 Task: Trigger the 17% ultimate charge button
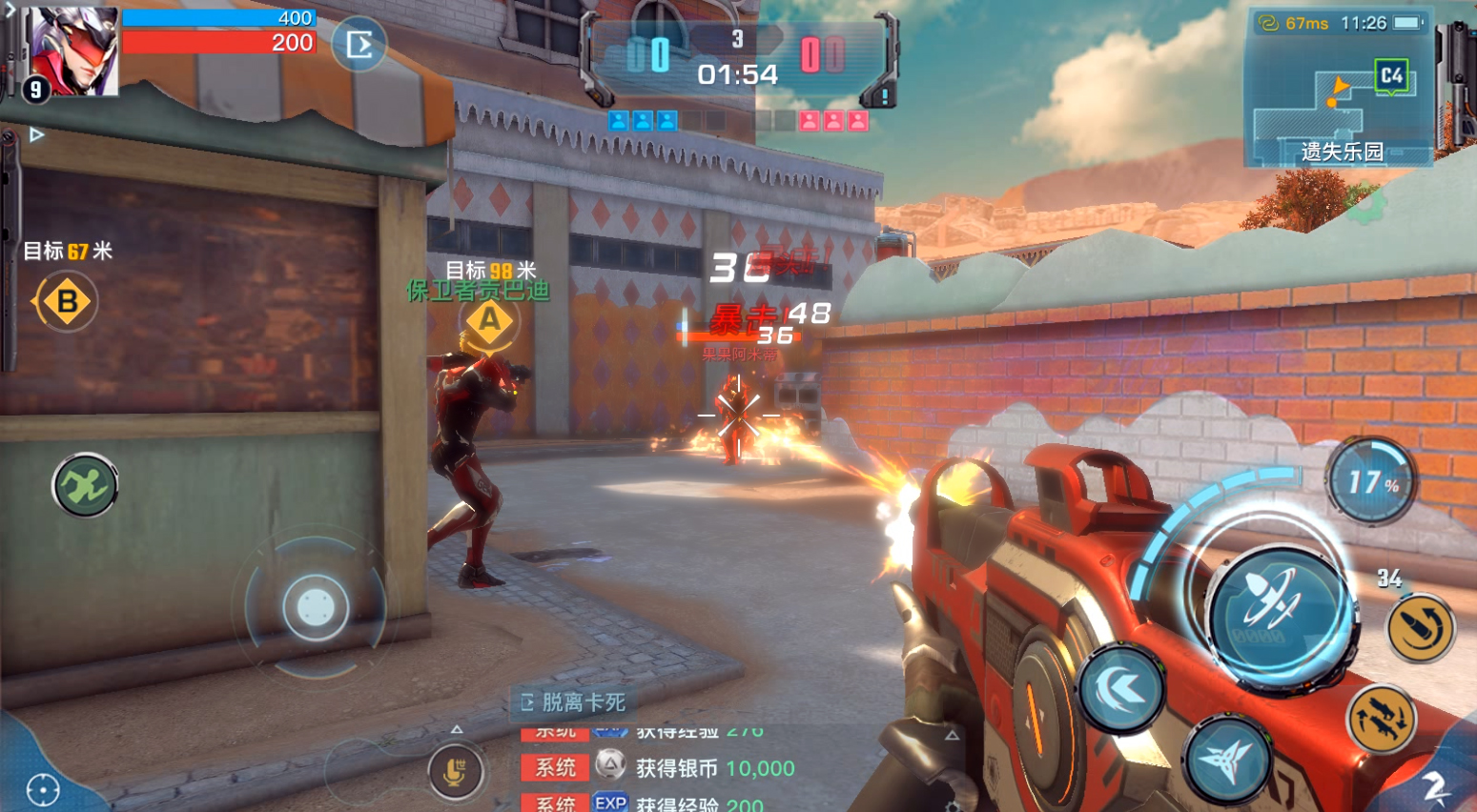coord(1370,481)
